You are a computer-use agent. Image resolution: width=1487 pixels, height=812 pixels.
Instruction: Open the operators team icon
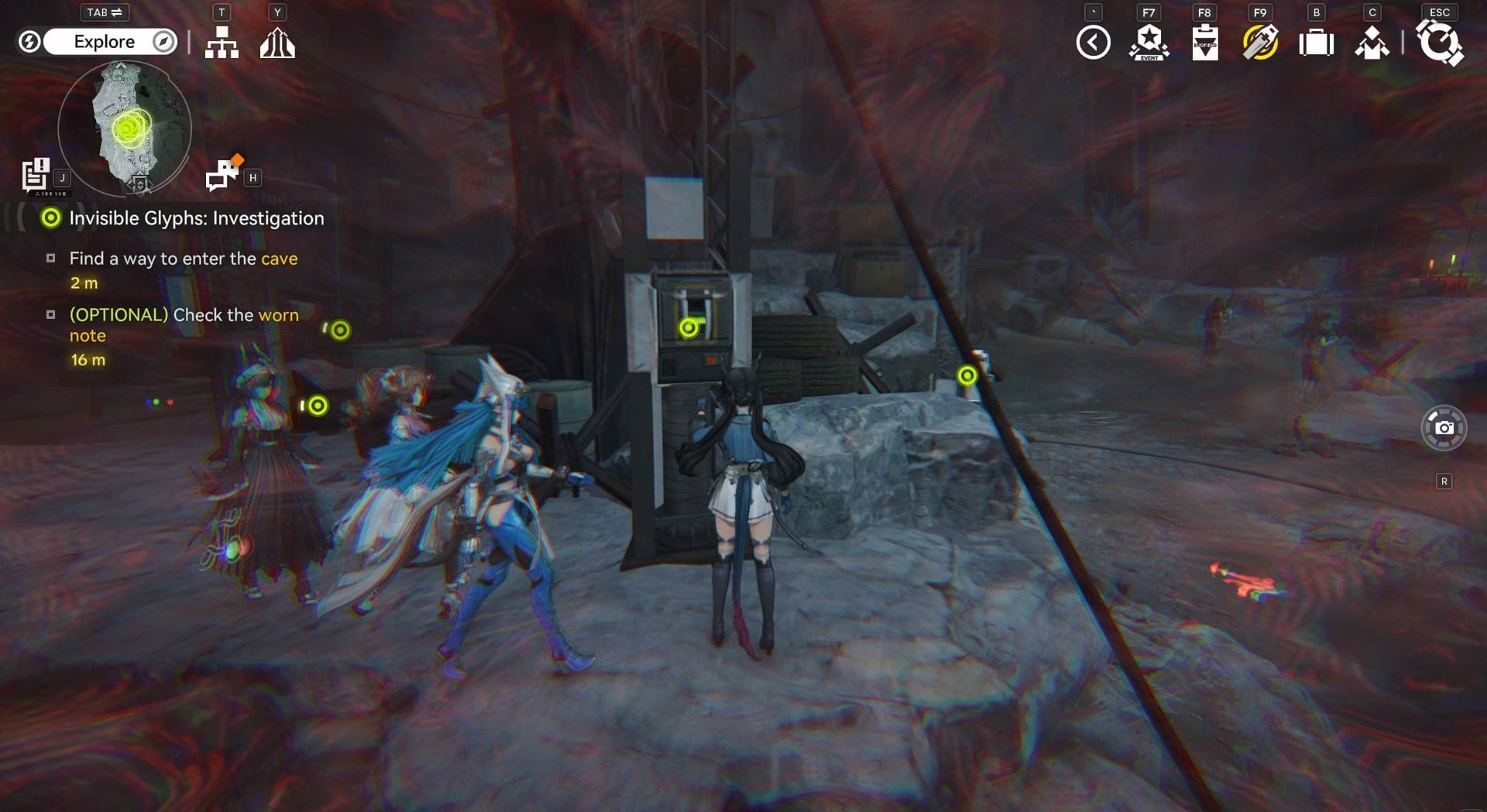click(x=1372, y=43)
